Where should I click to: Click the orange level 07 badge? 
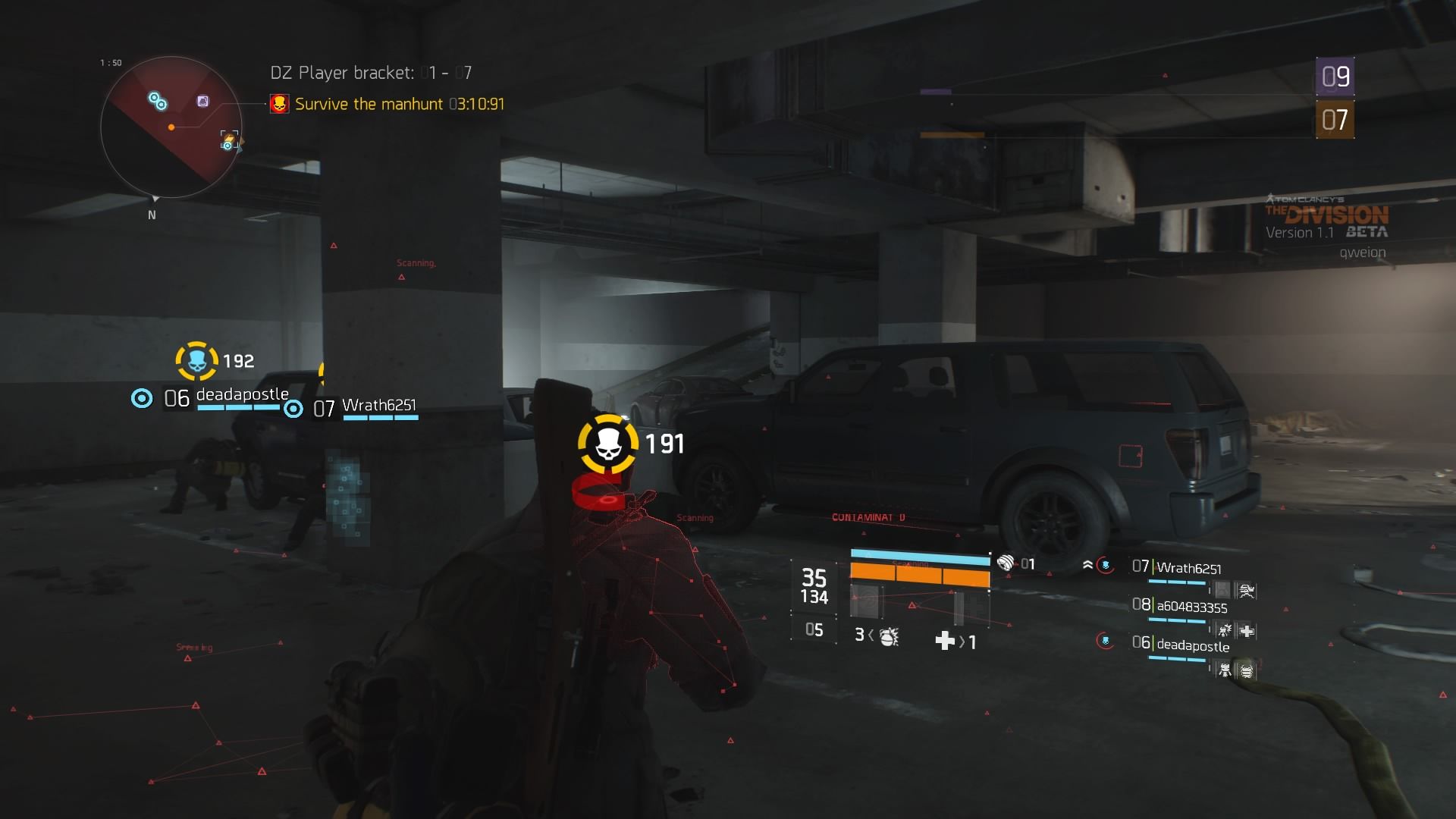tap(1335, 120)
